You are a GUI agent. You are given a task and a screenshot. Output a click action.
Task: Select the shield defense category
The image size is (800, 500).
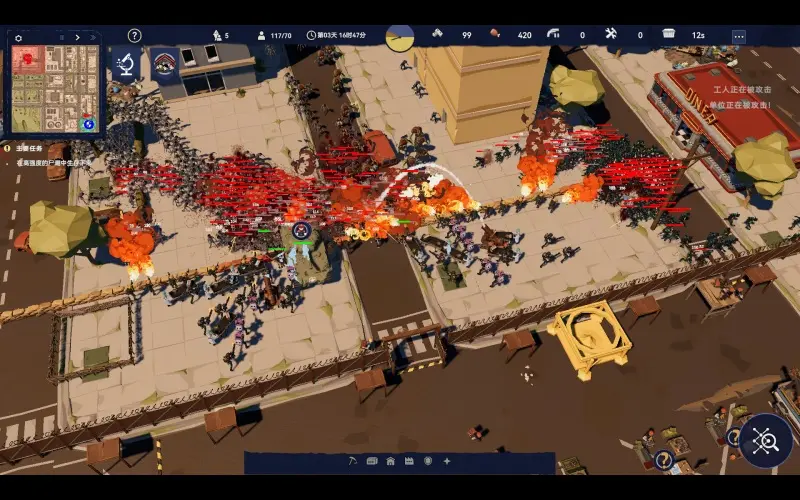(428, 461)
